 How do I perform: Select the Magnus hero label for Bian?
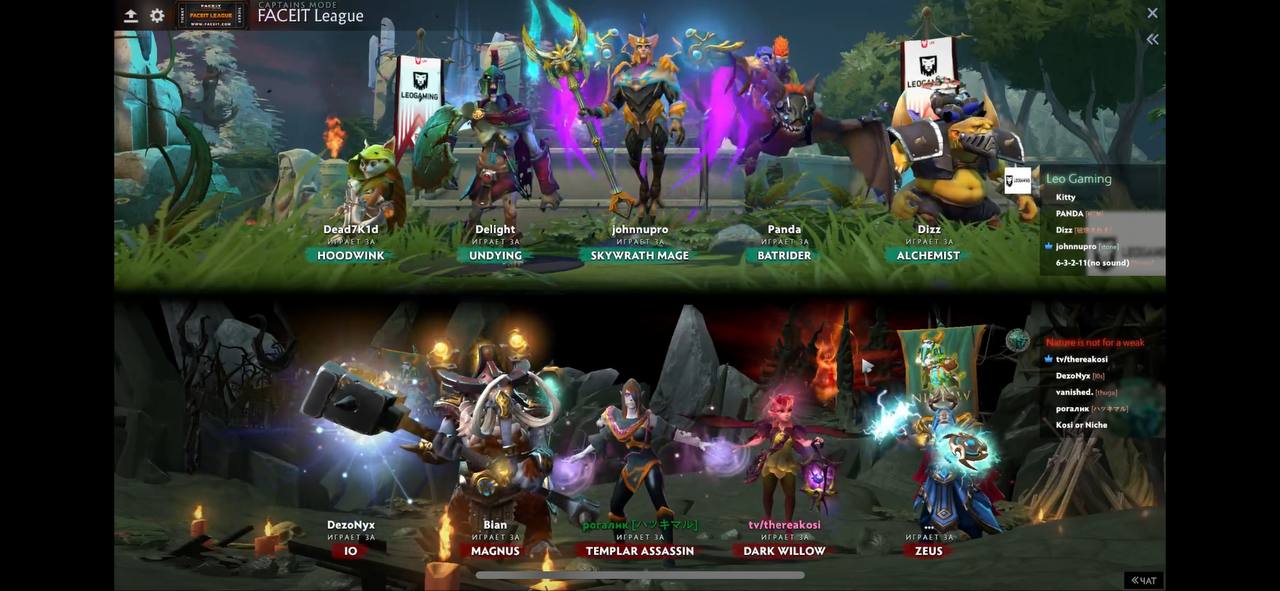point(495,551)
